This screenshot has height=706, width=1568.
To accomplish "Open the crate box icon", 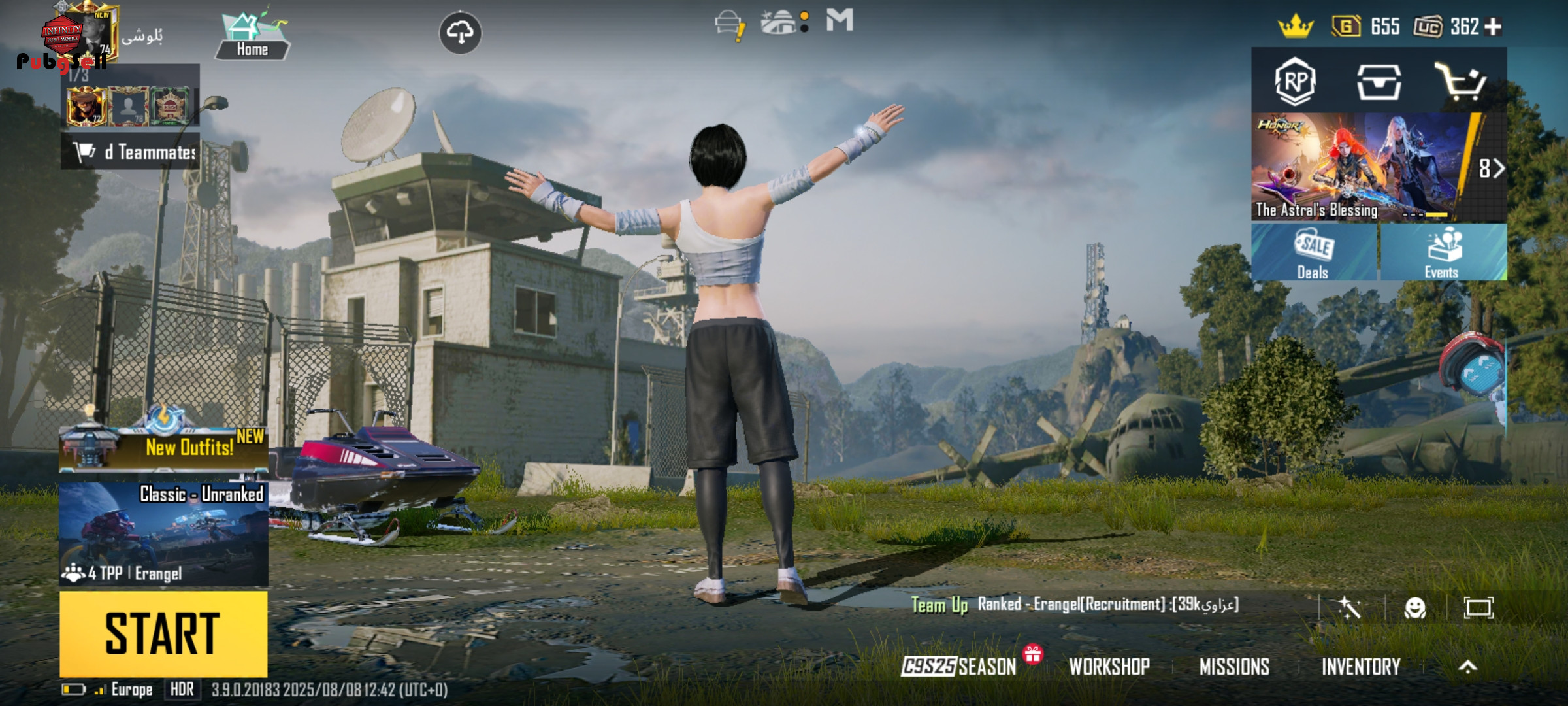I will (1379, 82).
